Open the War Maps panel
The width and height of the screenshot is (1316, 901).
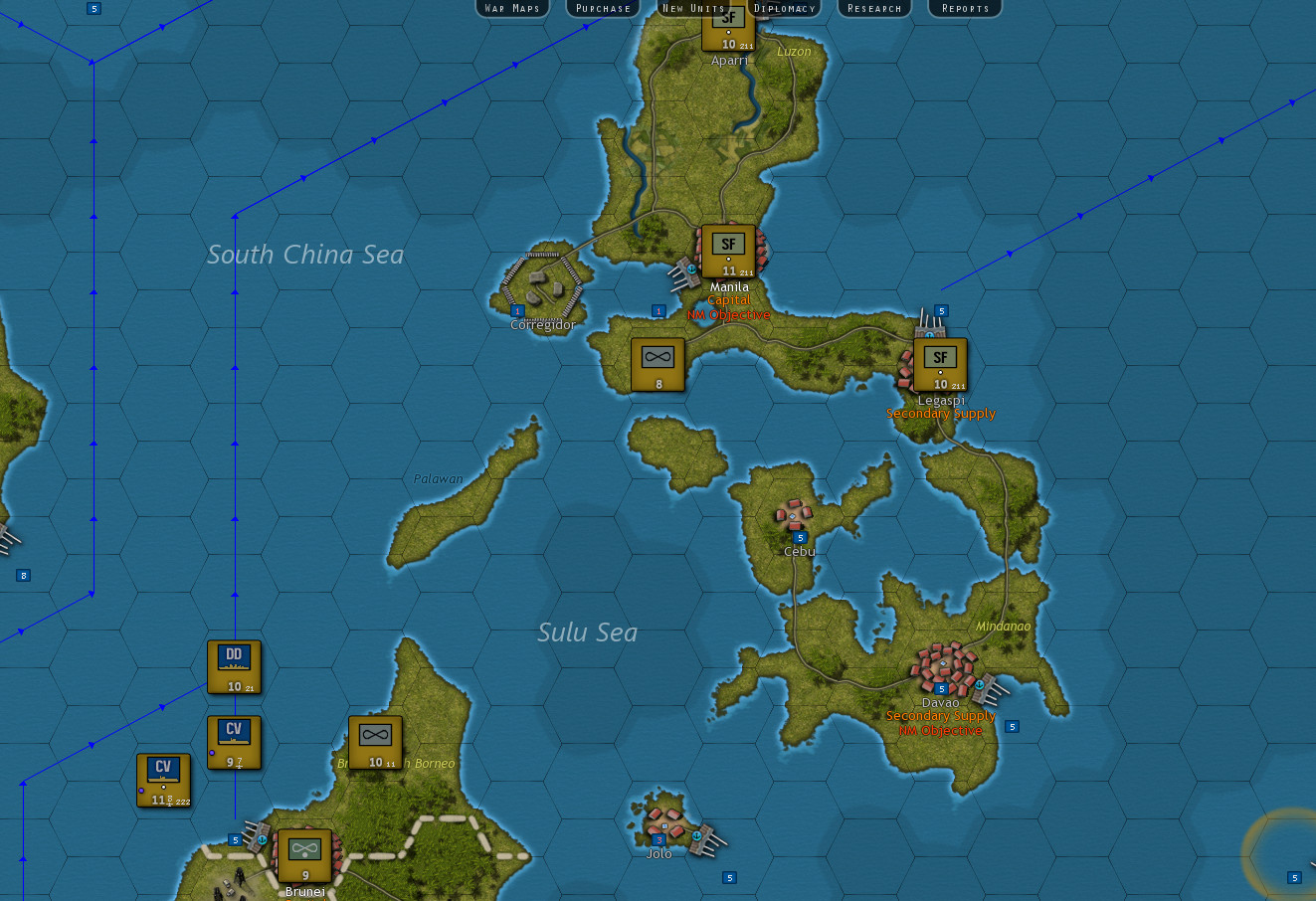(x=511, y=8)
